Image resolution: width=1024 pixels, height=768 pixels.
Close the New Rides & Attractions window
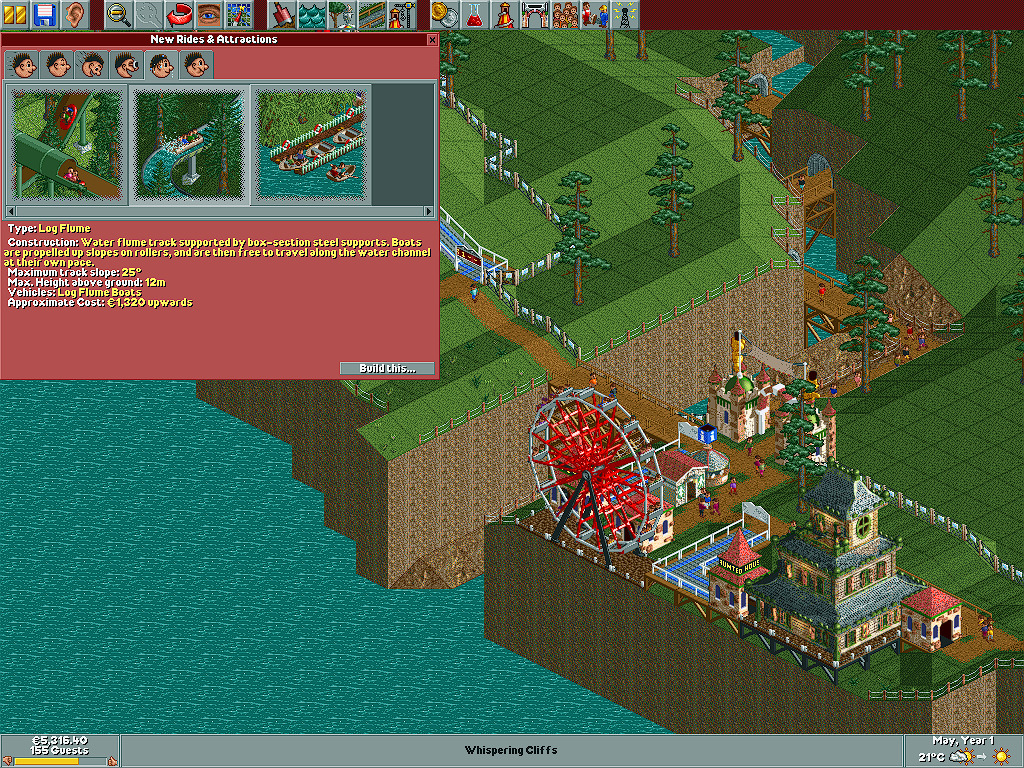point(432,40)
